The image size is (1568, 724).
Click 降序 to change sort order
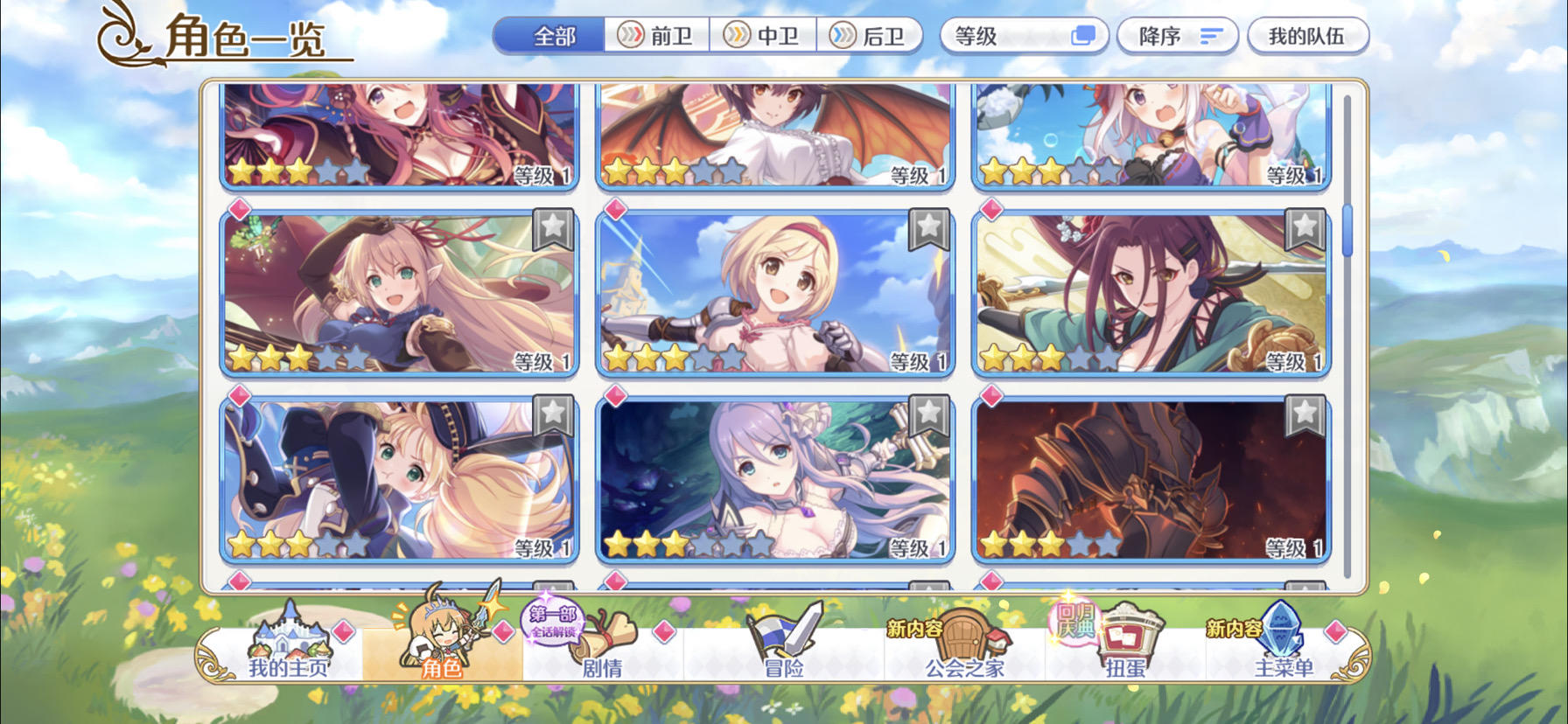[x=1177, y=36]
